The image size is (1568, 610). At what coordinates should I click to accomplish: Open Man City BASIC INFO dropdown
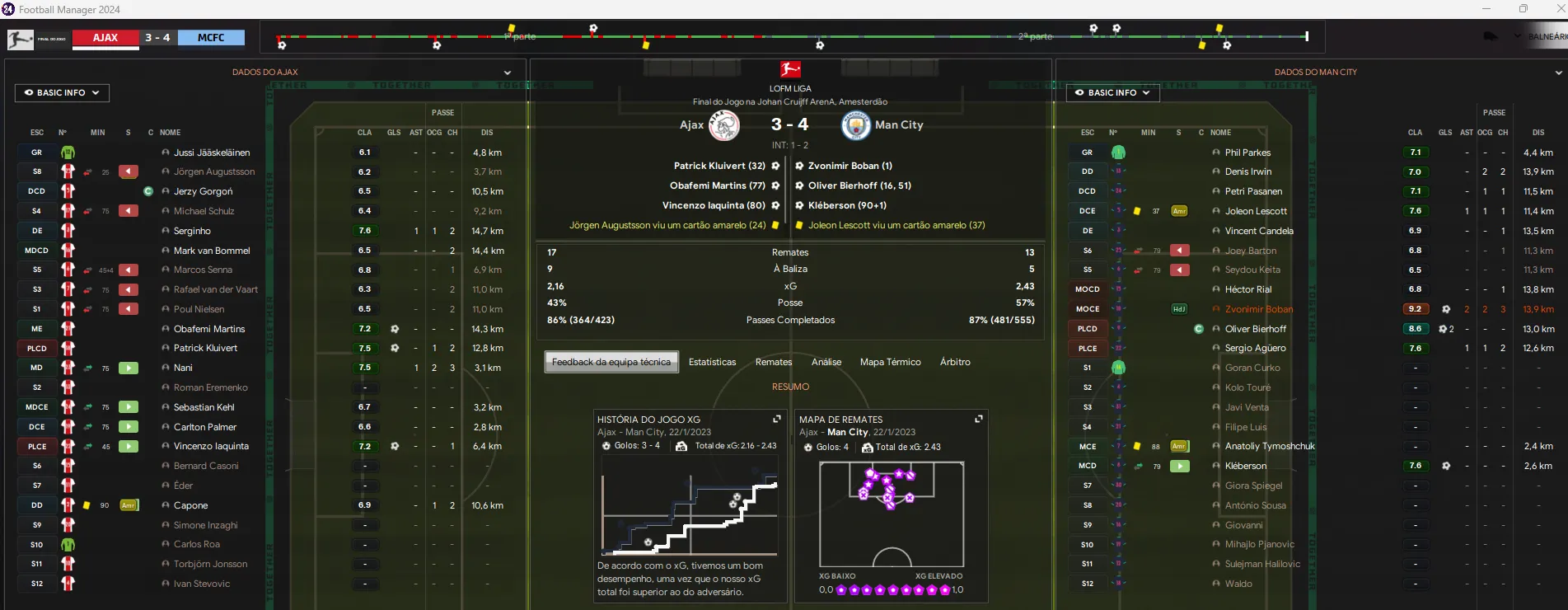click(x=1112, y=93)
